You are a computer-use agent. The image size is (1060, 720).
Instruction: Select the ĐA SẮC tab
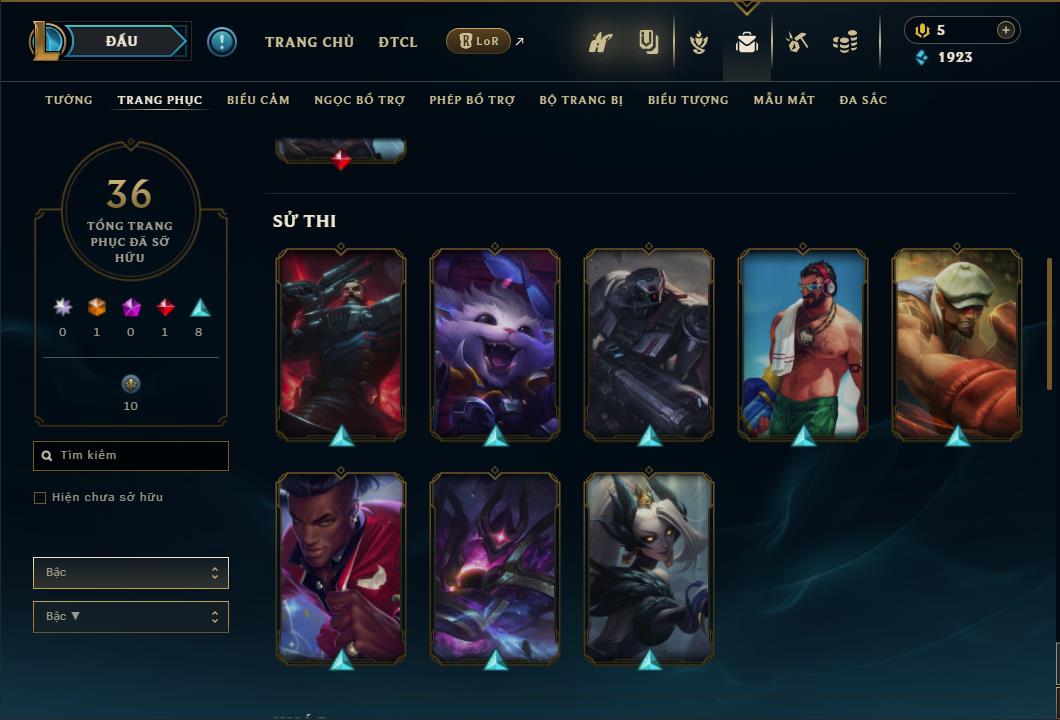coord(863,100)
